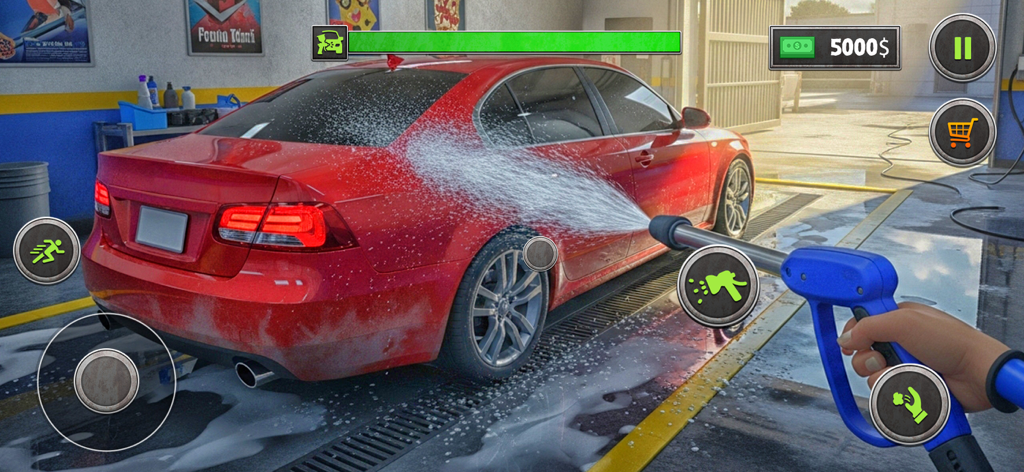Viewport: 1024px width, 472px height.
Task: Click the virtual movement joystick knob
Action: click(x=106, y=380)
